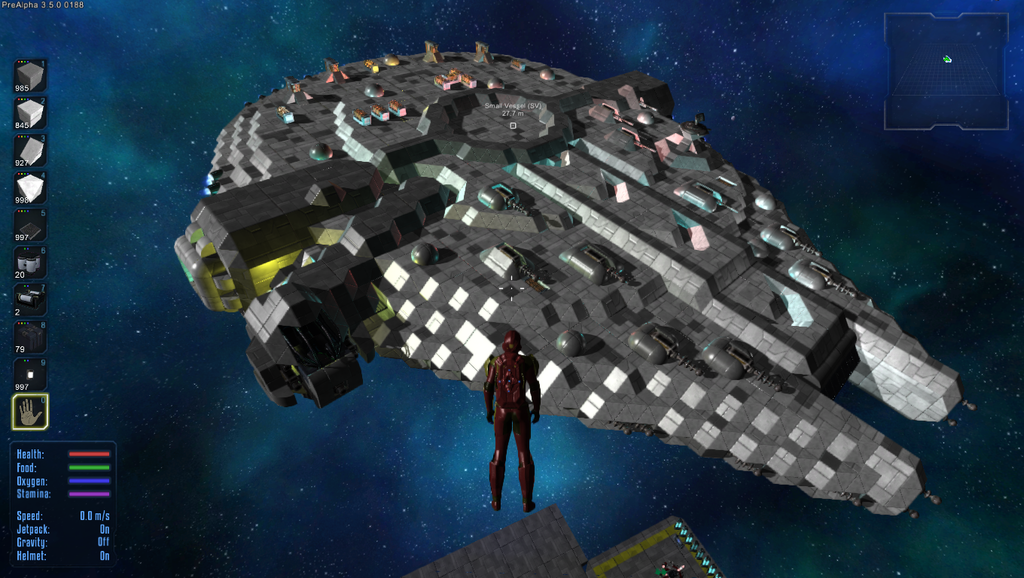
Task: Choose the small white light slot numbered 9
Action: point(30,374)
